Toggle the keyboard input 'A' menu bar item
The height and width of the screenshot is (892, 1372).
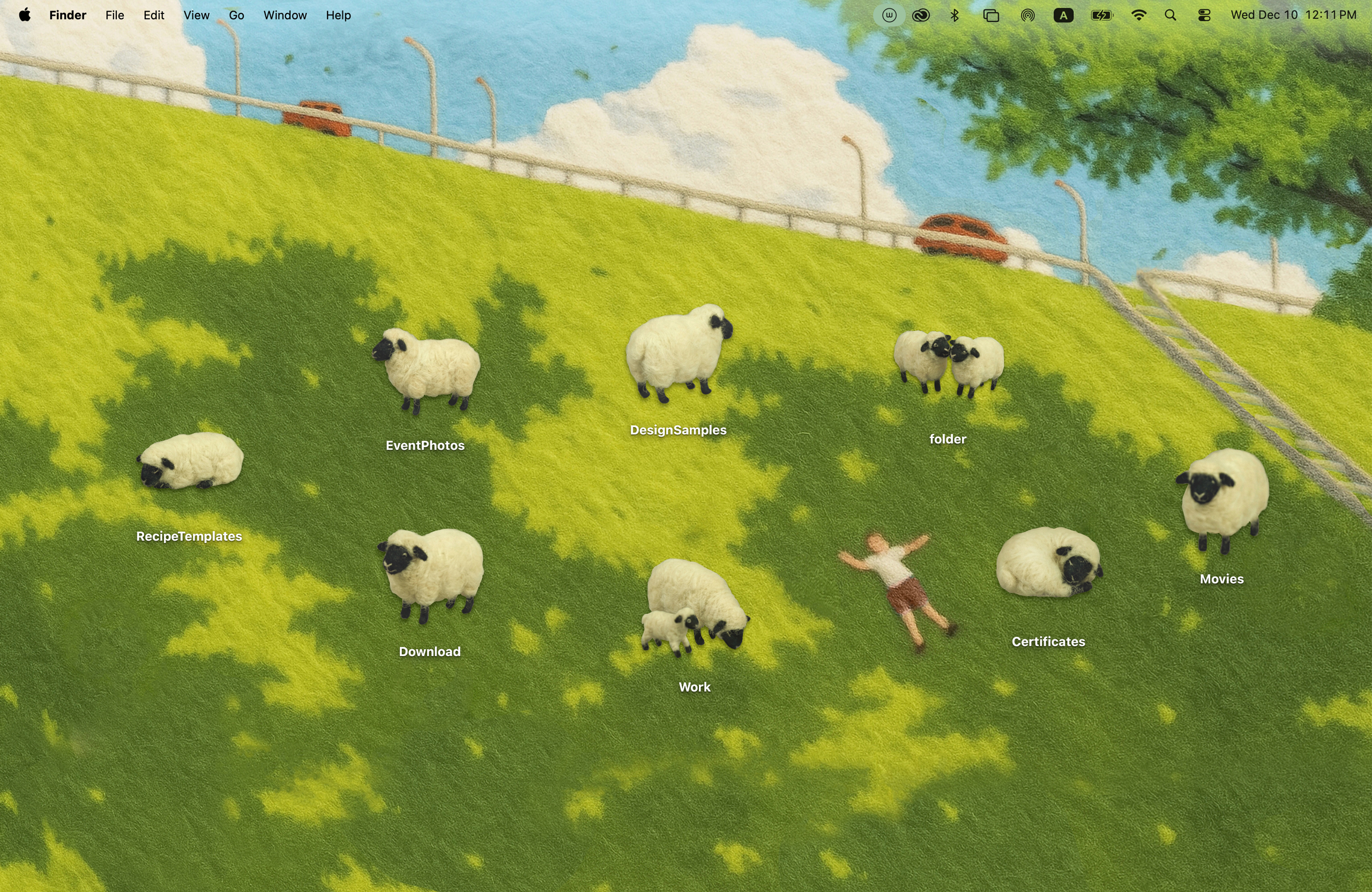point(1064,15)
